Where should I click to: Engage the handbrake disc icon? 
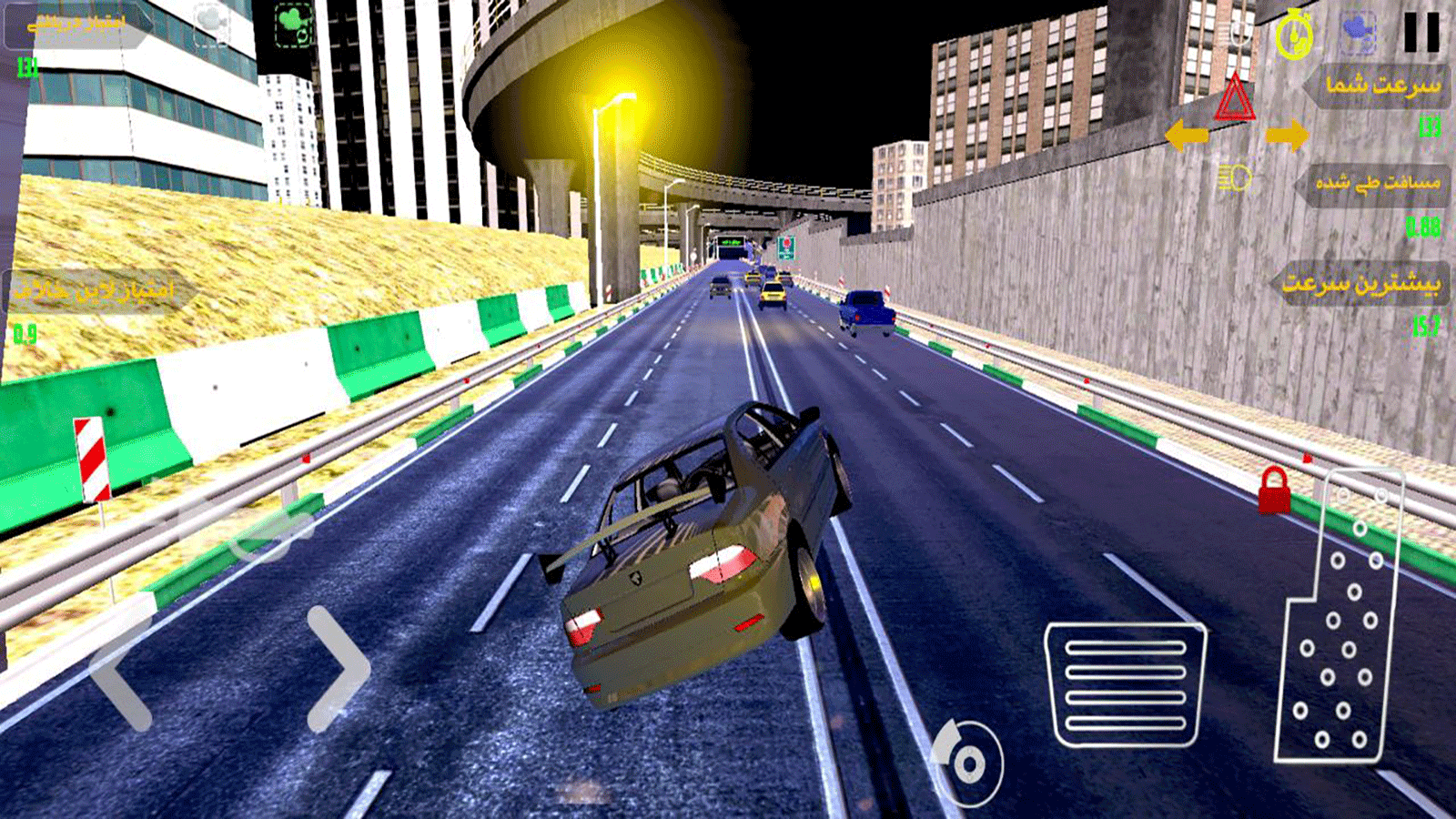[968, 763]
